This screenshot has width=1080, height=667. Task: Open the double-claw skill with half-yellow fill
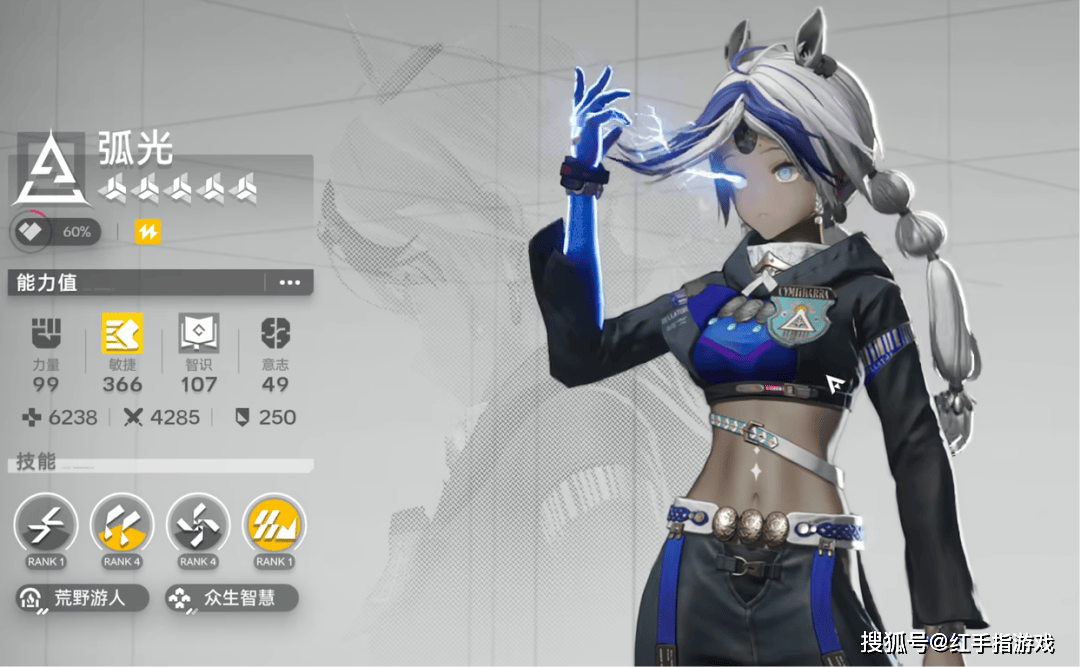click(121, 524)
